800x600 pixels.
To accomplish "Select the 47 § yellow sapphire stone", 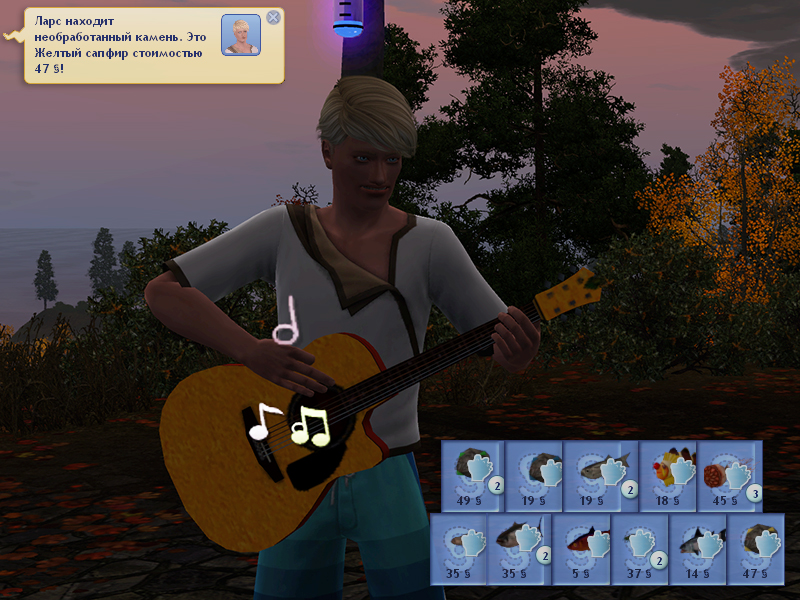I will [x=755, y=549].
